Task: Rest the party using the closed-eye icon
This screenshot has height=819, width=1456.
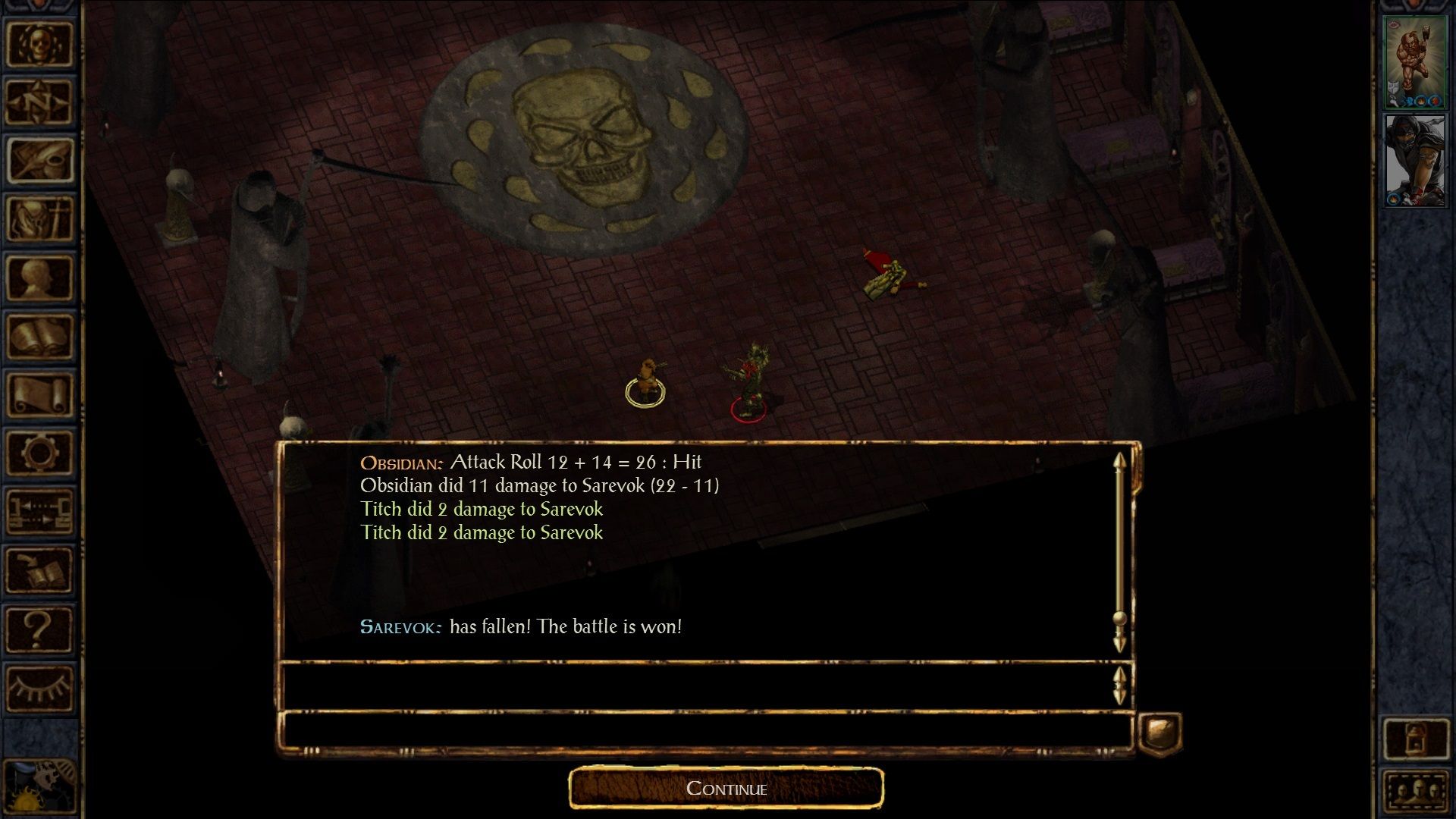Action: (40, 687)
